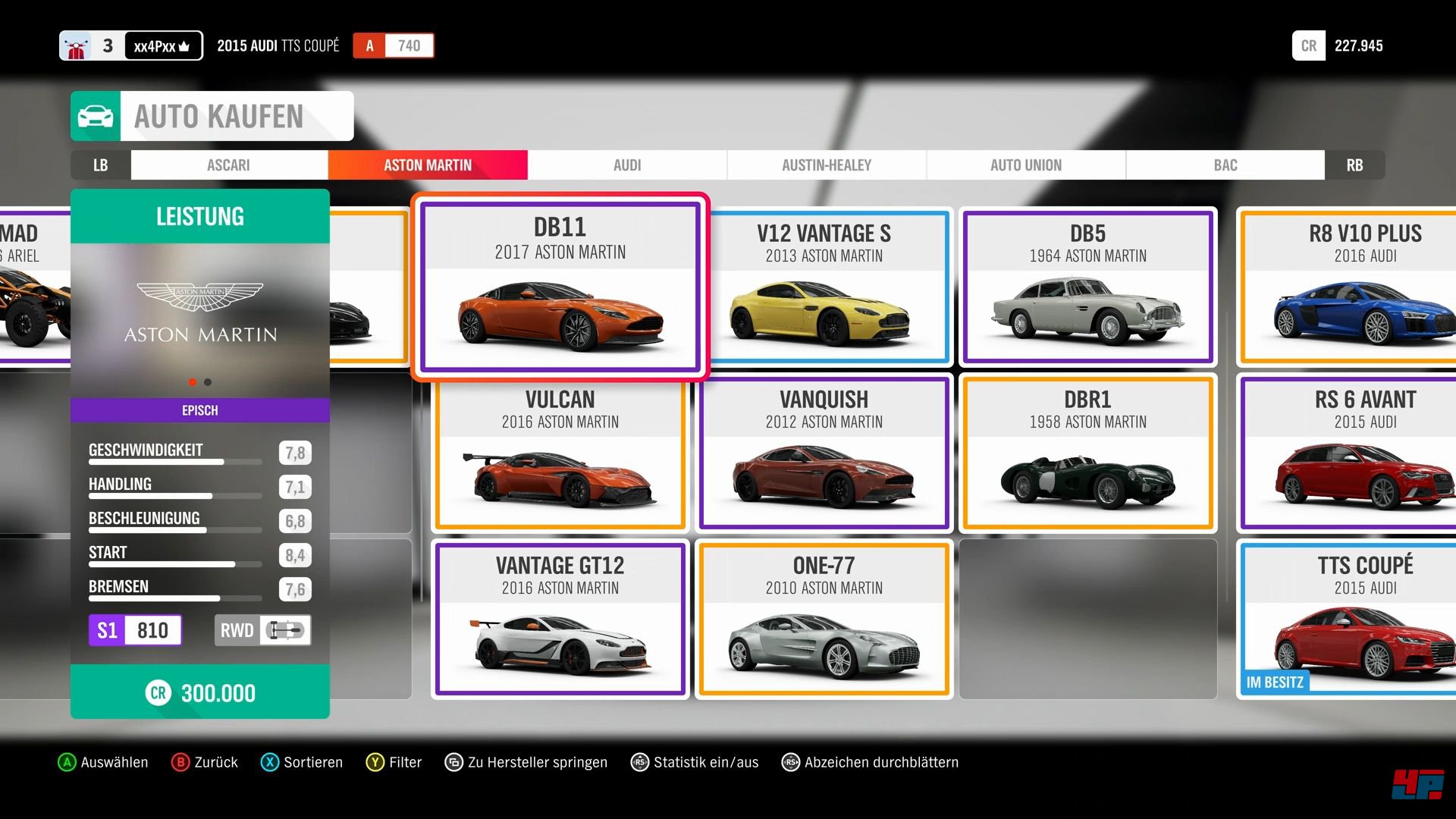
Task: Select the 2016 Aston Martin Vulcan tile
Action: click(x=560, y=453)
